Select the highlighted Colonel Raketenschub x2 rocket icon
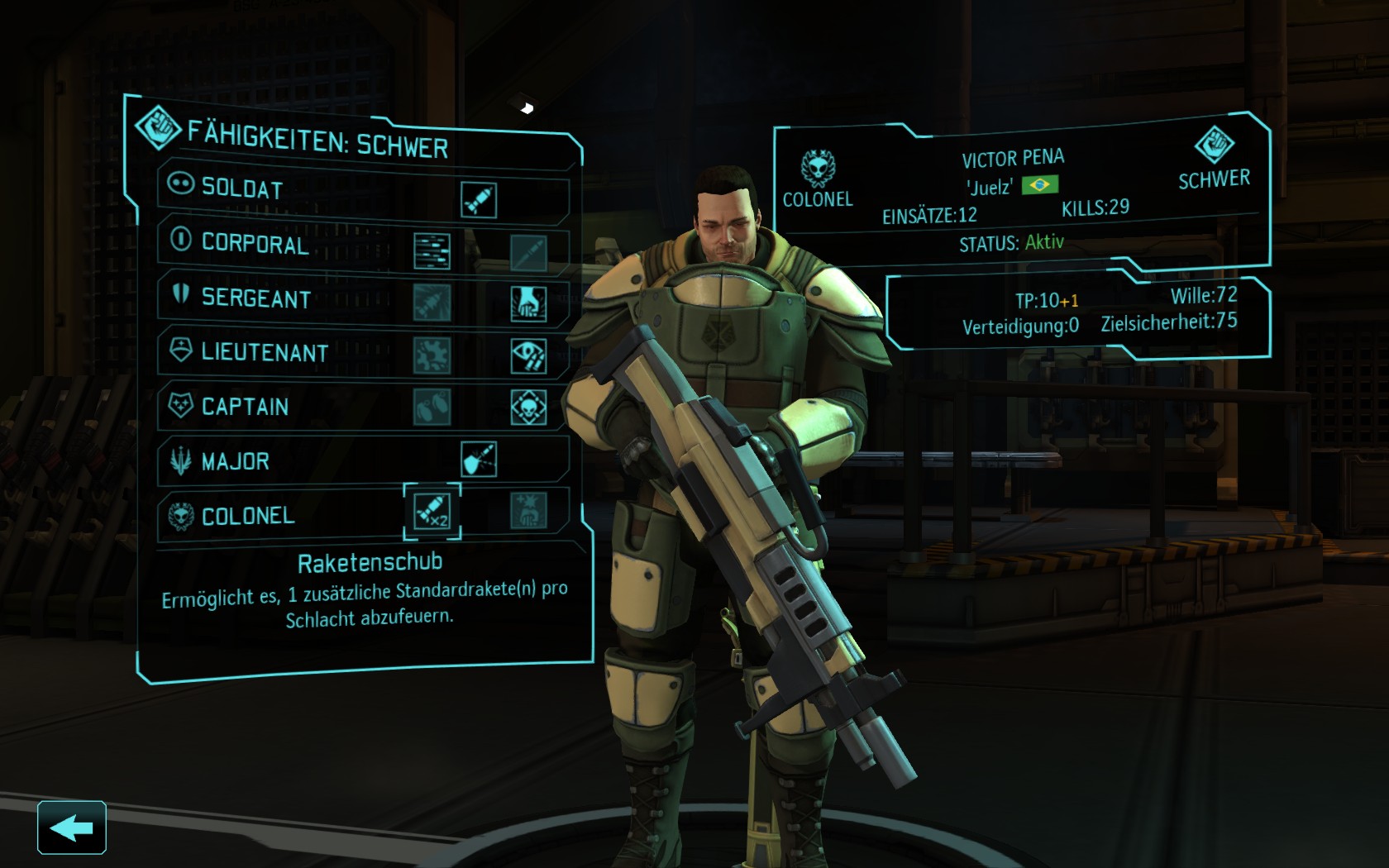1389x868 pixels. pos(432,511)
